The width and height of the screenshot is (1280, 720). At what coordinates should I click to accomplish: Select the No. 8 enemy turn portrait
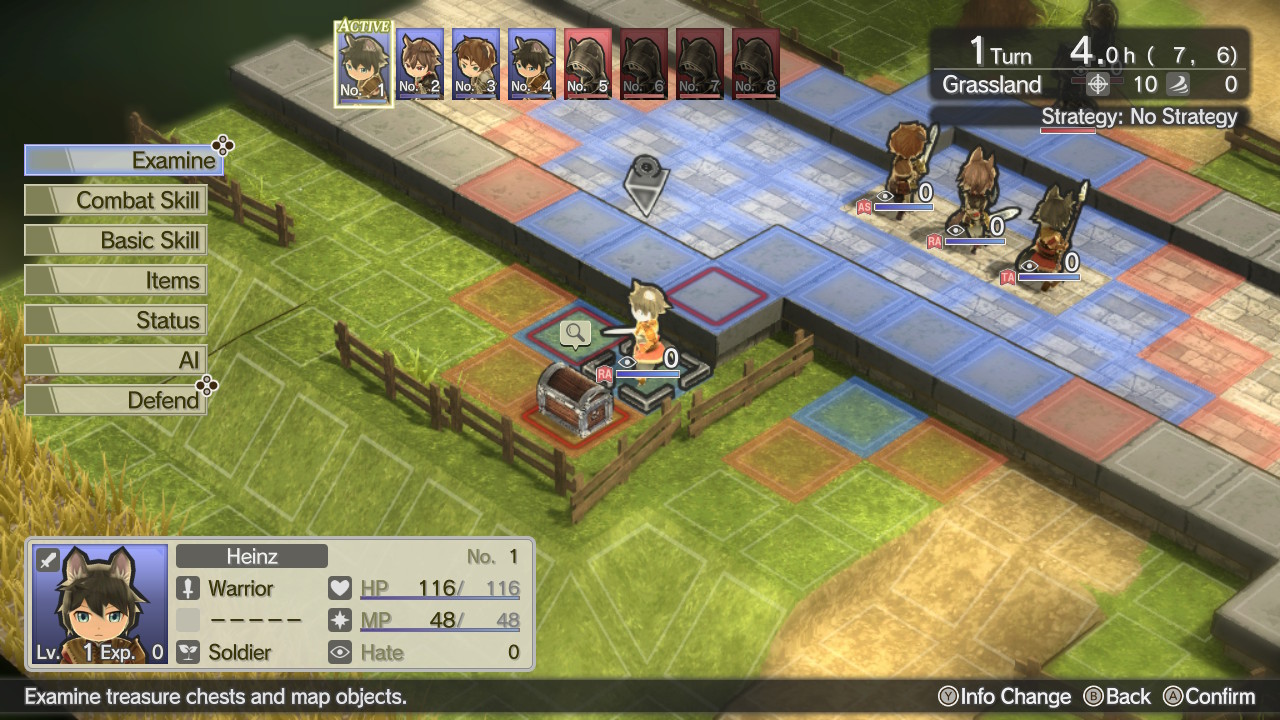(x=756, y=63)
